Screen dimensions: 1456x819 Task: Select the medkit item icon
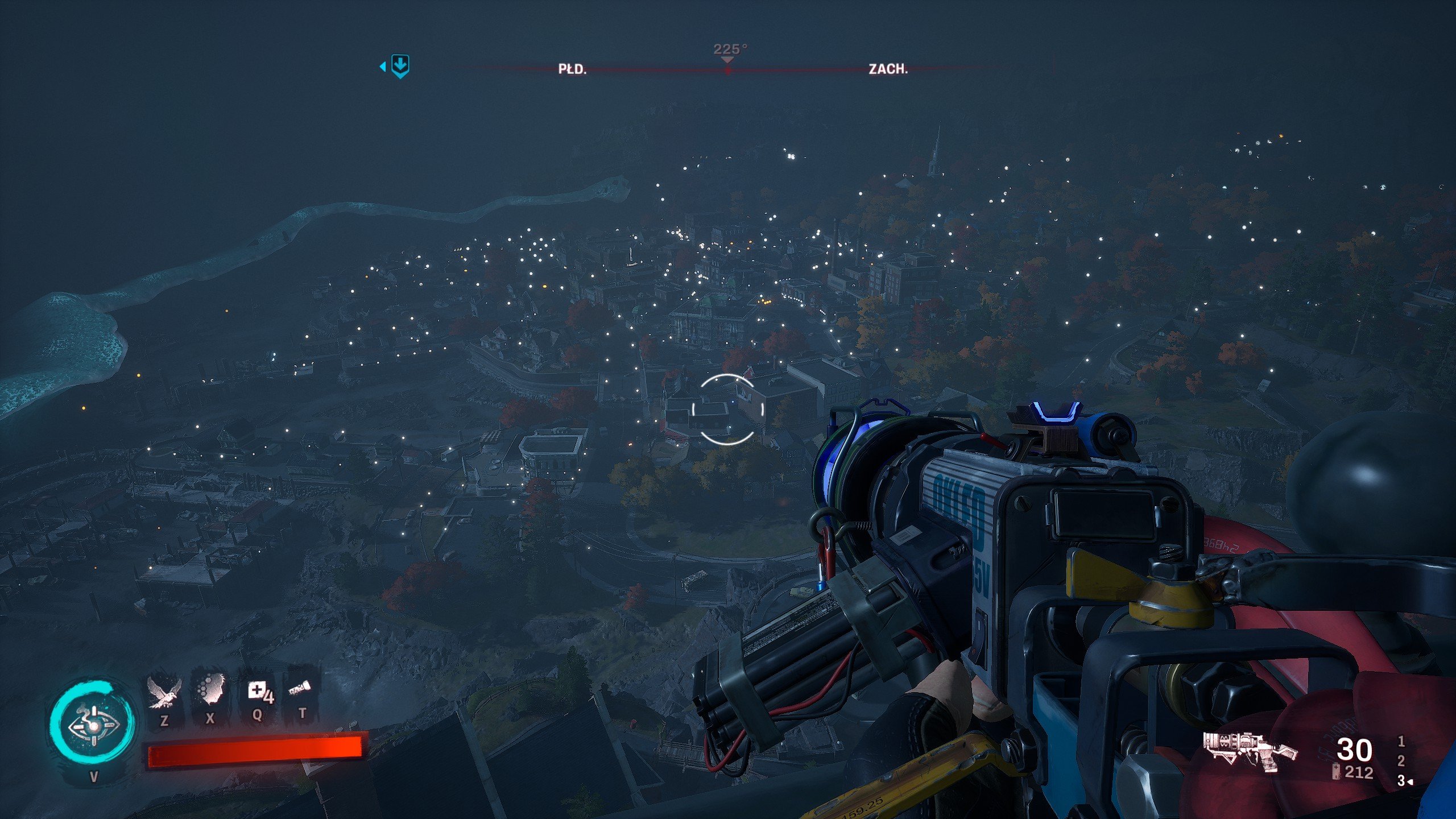(258, 692)
